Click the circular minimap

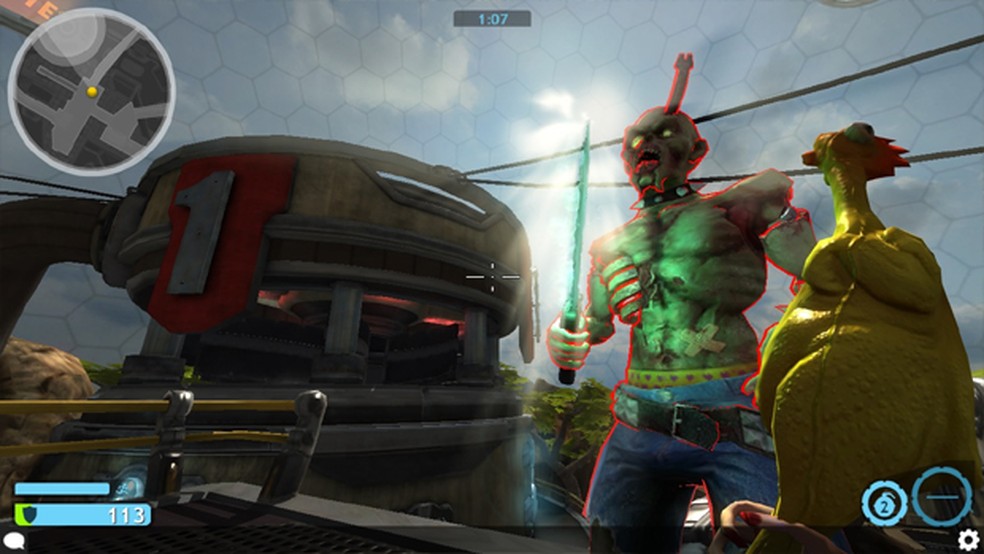91,91
